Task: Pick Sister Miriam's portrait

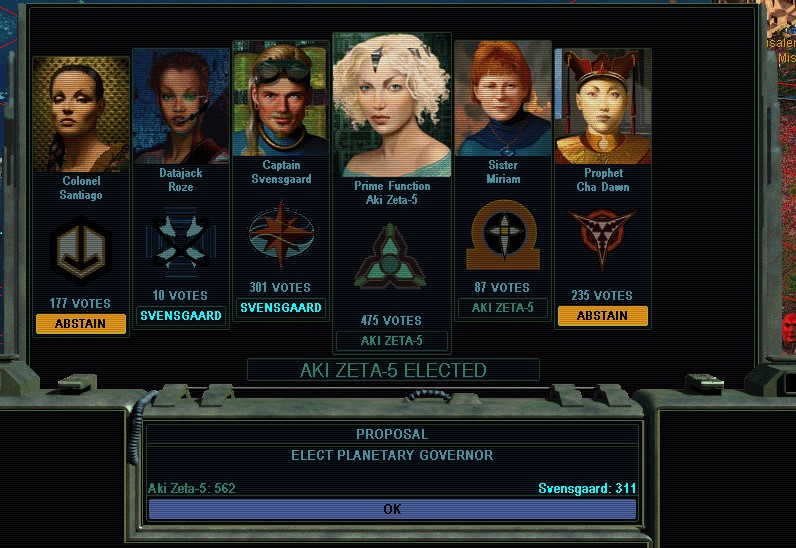Action: [x=503, y=100]
